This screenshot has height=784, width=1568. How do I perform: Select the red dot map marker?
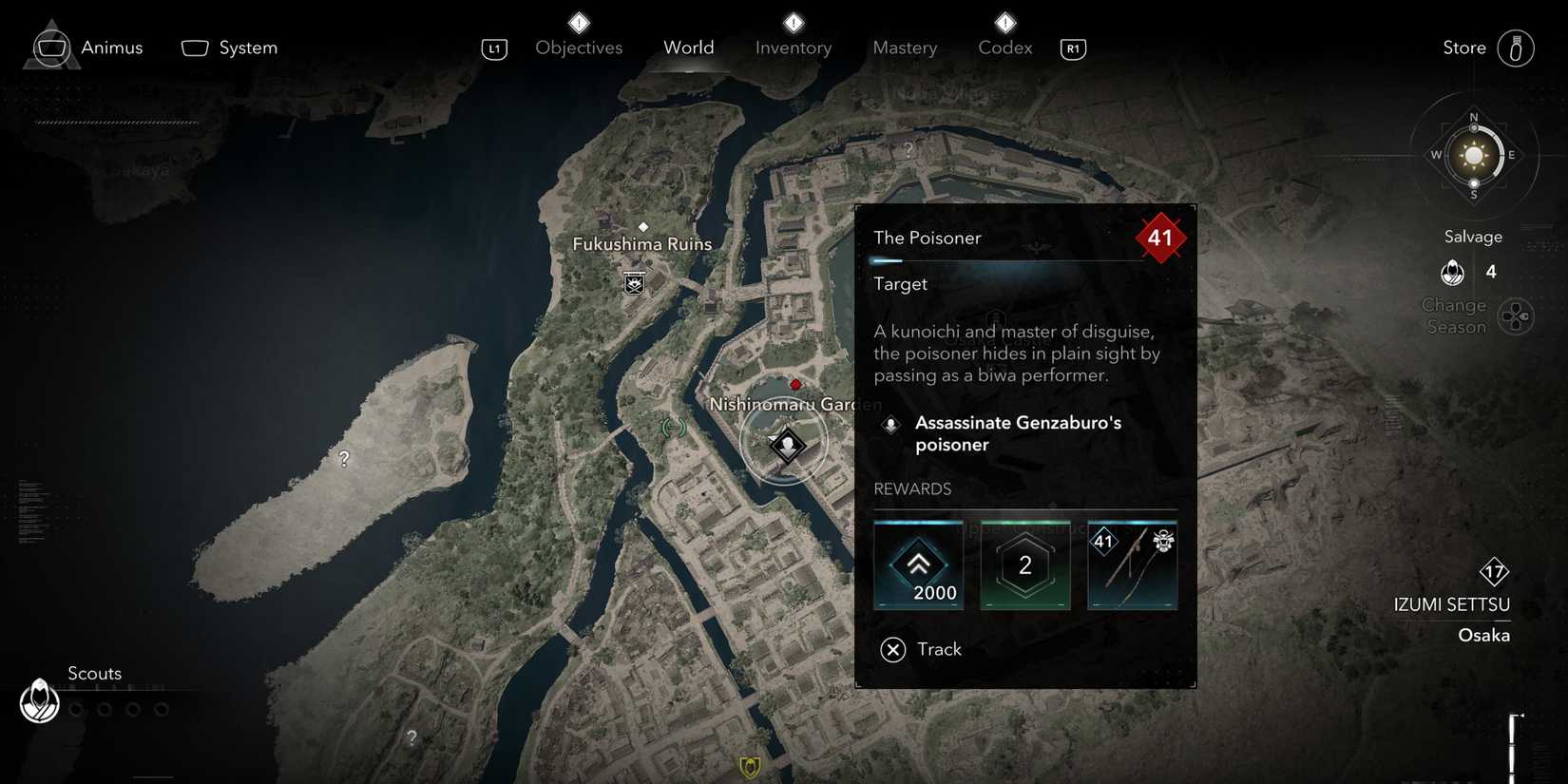[795, 385]
